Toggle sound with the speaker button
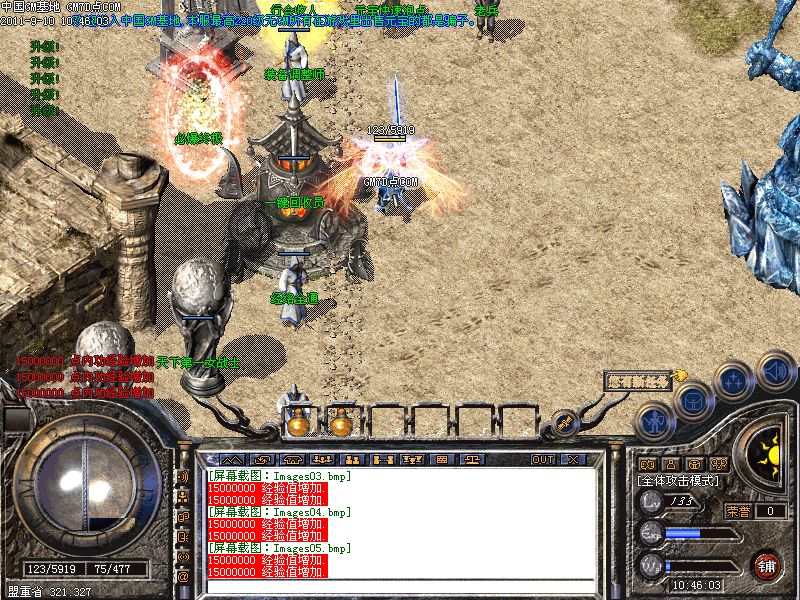This screenshot has width=800, height=600. (774, 369)
